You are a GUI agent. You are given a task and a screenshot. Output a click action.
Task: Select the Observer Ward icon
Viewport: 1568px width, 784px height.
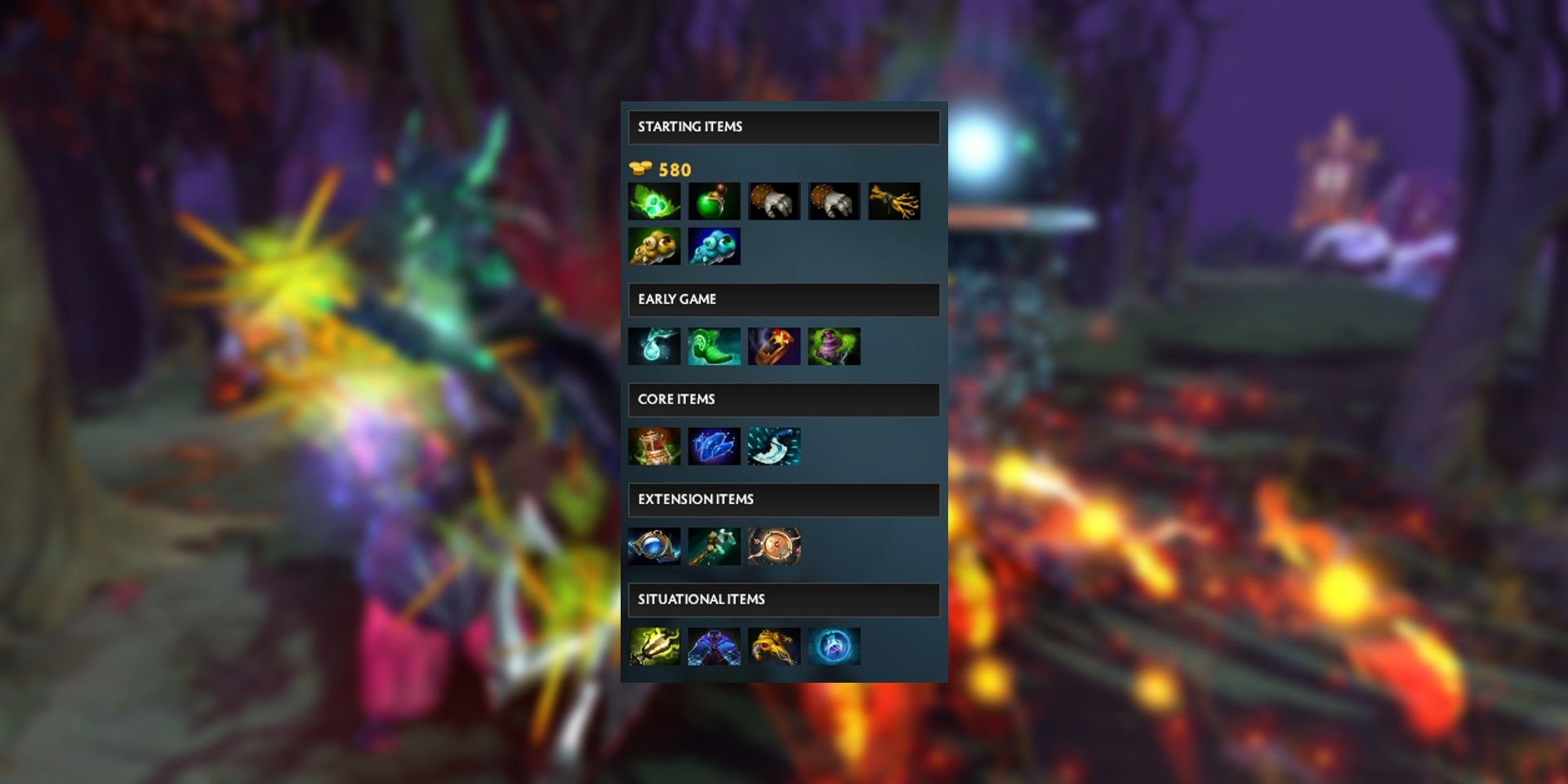click(656, 247)
